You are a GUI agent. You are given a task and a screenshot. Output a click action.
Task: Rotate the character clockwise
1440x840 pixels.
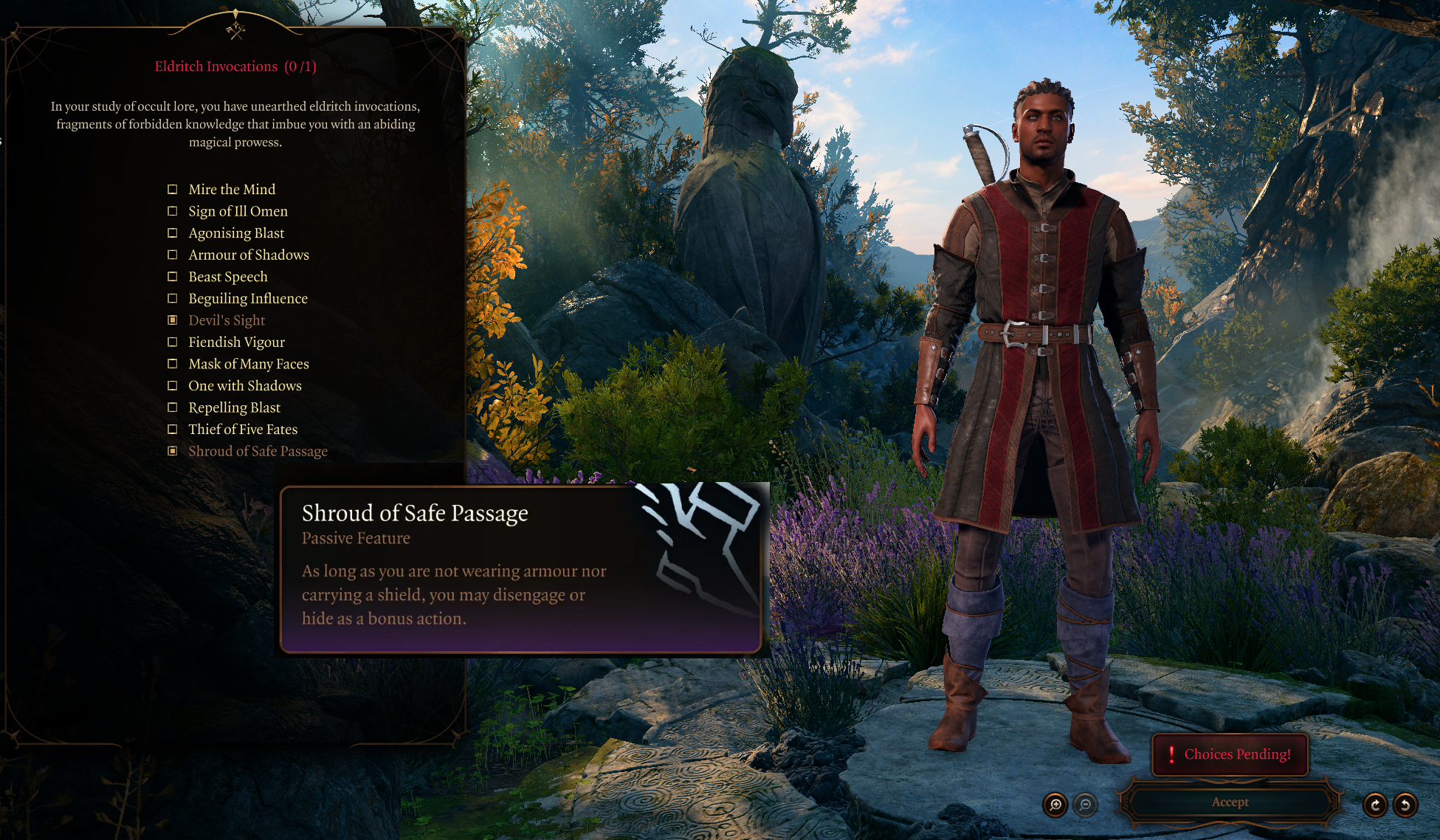click(1375, 805)
